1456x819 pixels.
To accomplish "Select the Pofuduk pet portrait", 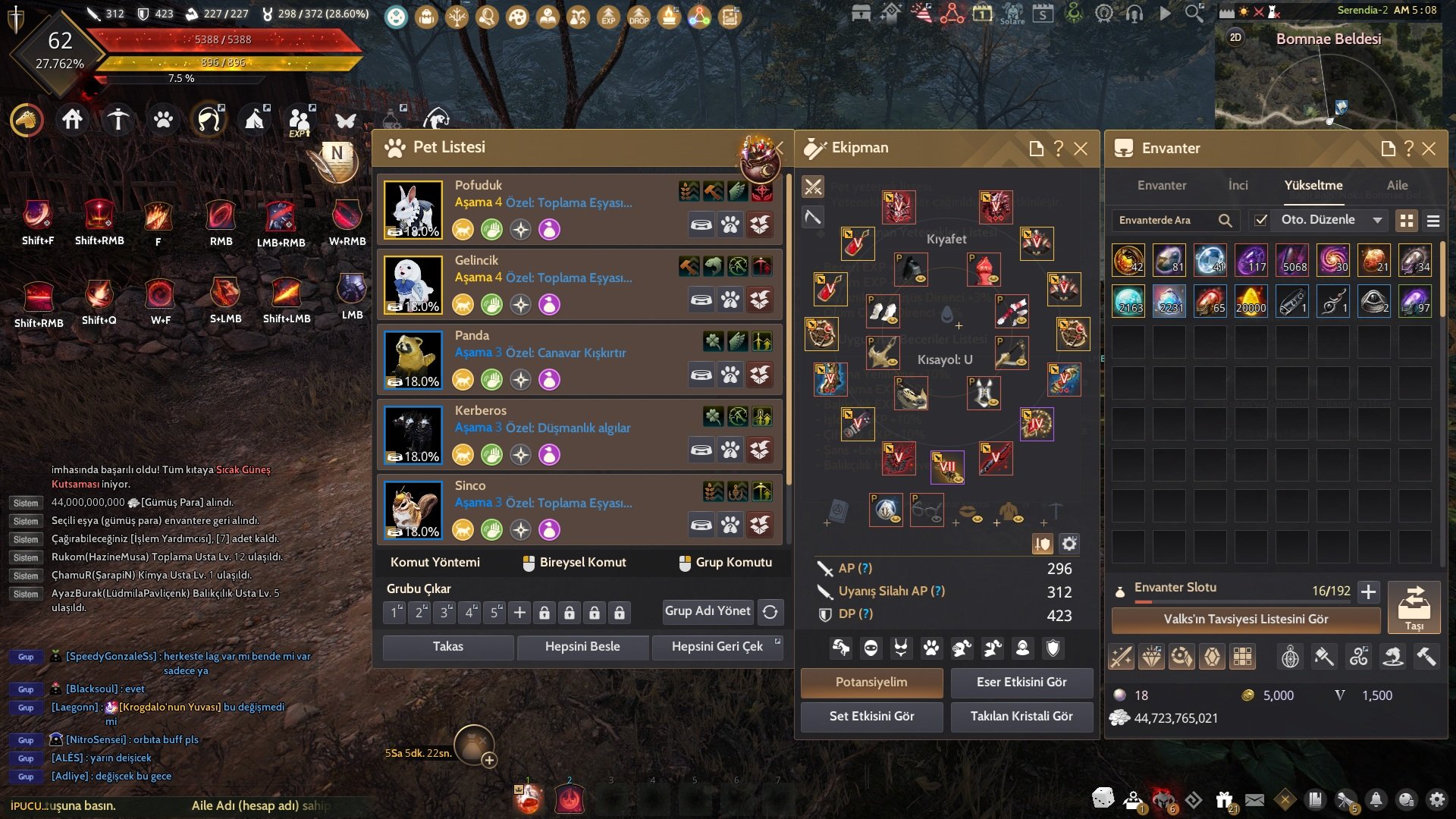I will pos(413,209).
